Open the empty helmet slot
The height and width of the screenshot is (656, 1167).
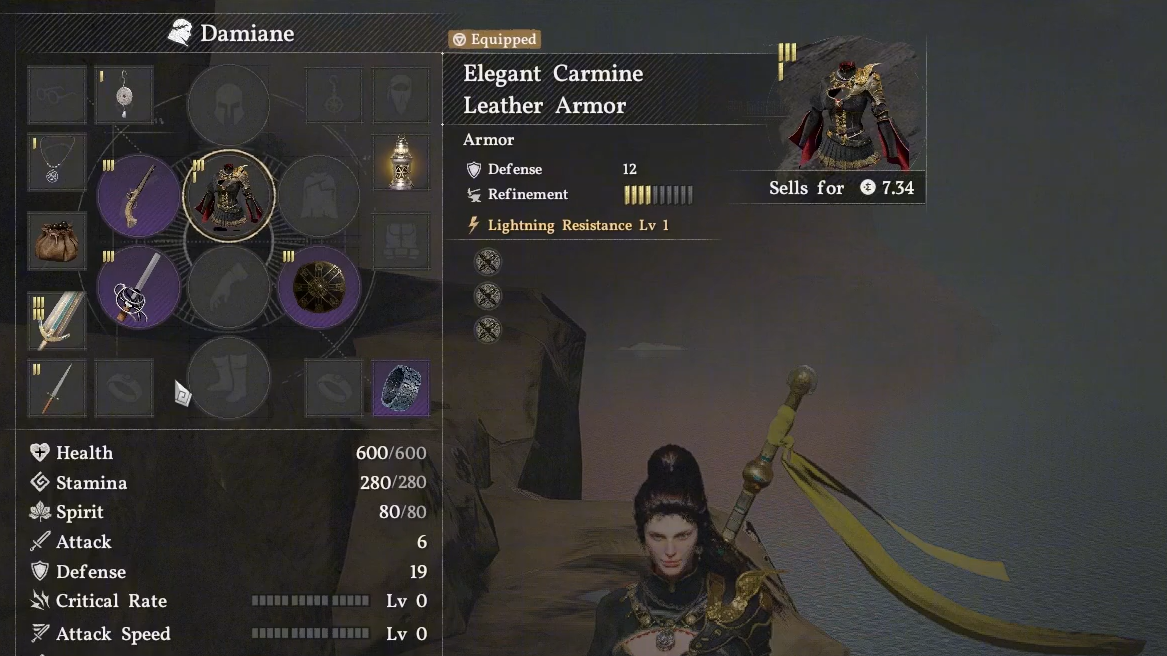pyautogui.click(x=229, y=105)
